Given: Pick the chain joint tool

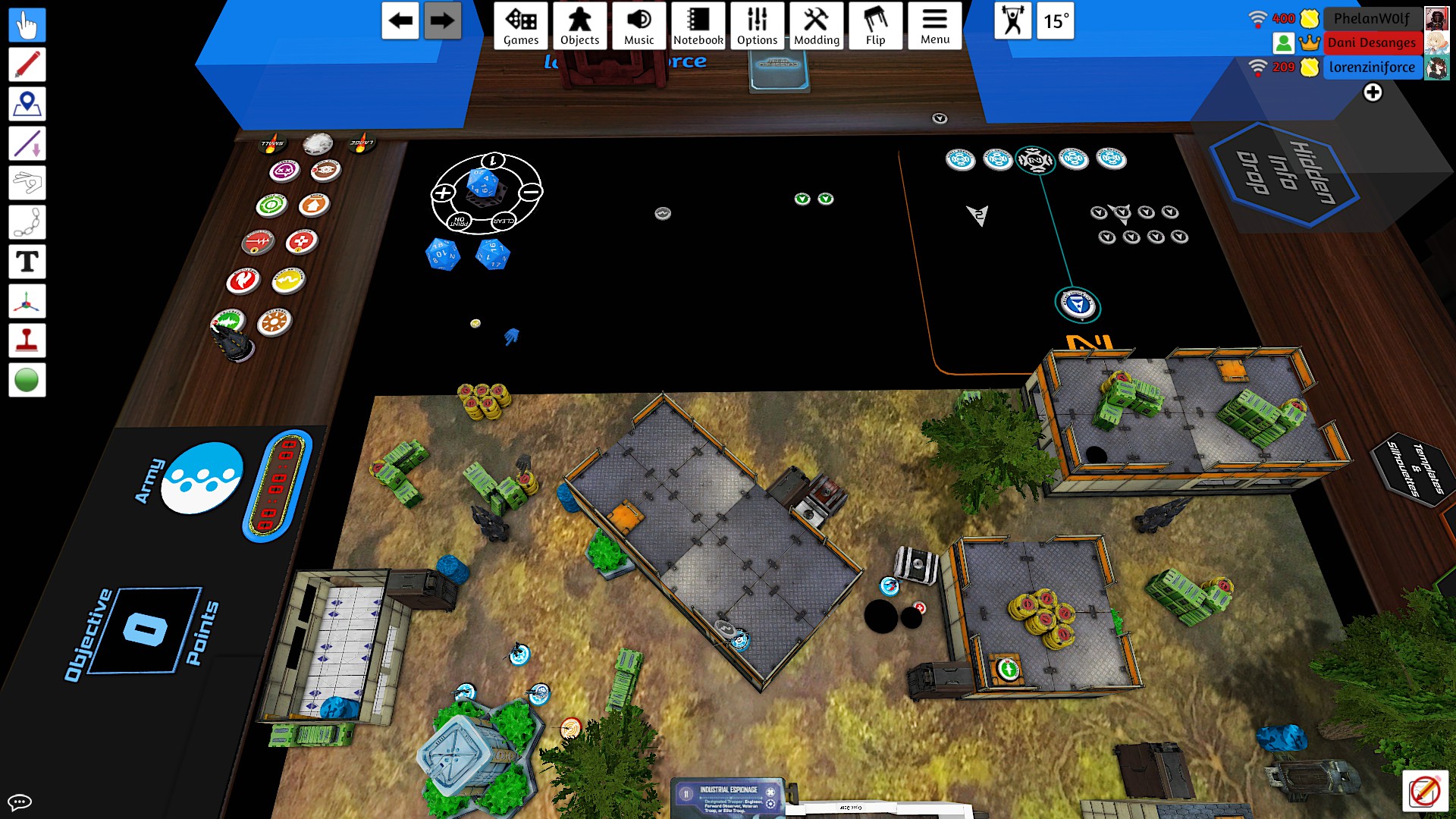Looking at the screenshot, I should pyautogui.click(x=27, y=222).
